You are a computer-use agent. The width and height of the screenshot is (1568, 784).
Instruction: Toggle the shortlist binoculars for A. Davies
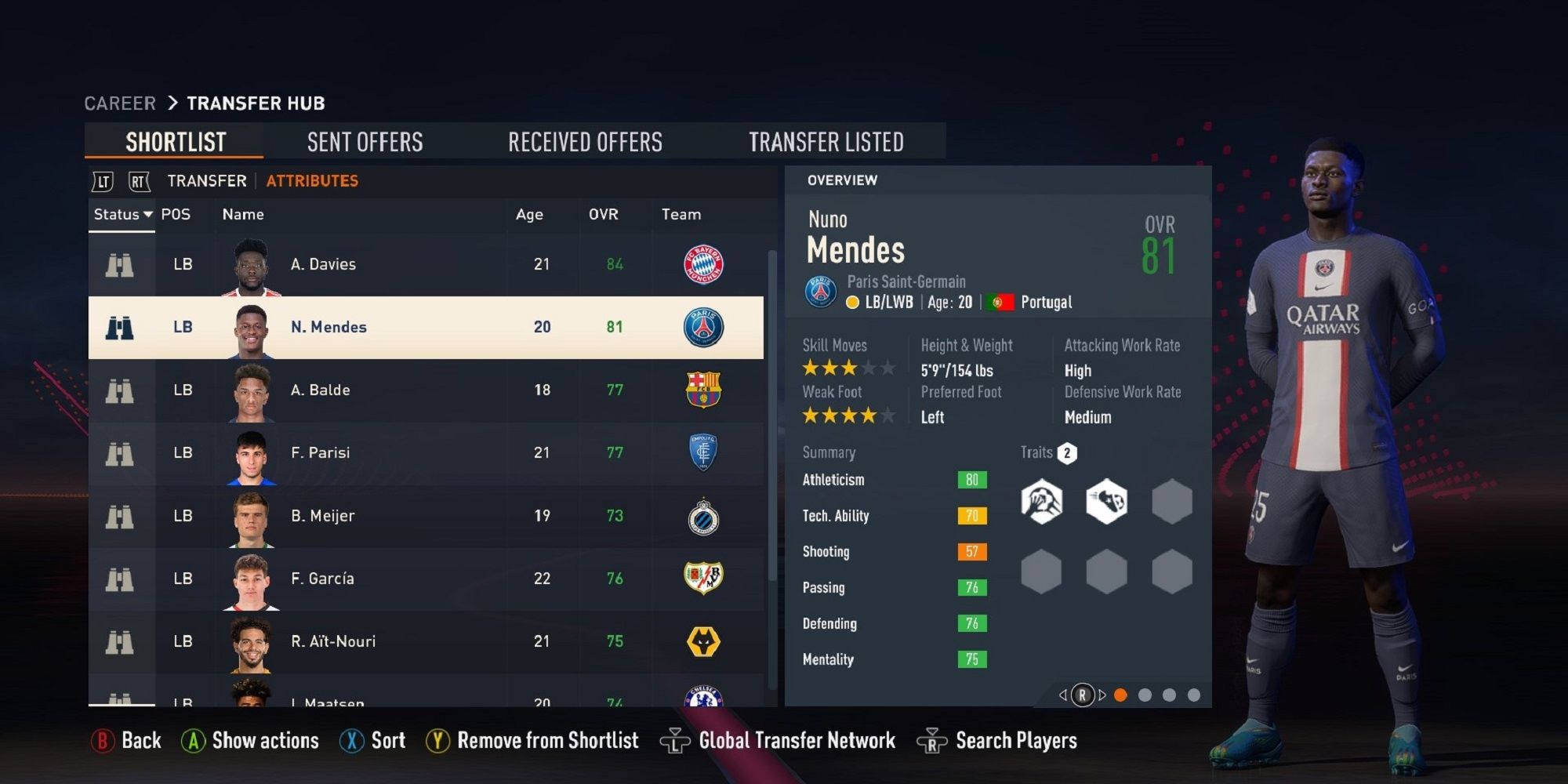(x=119, y=264)
